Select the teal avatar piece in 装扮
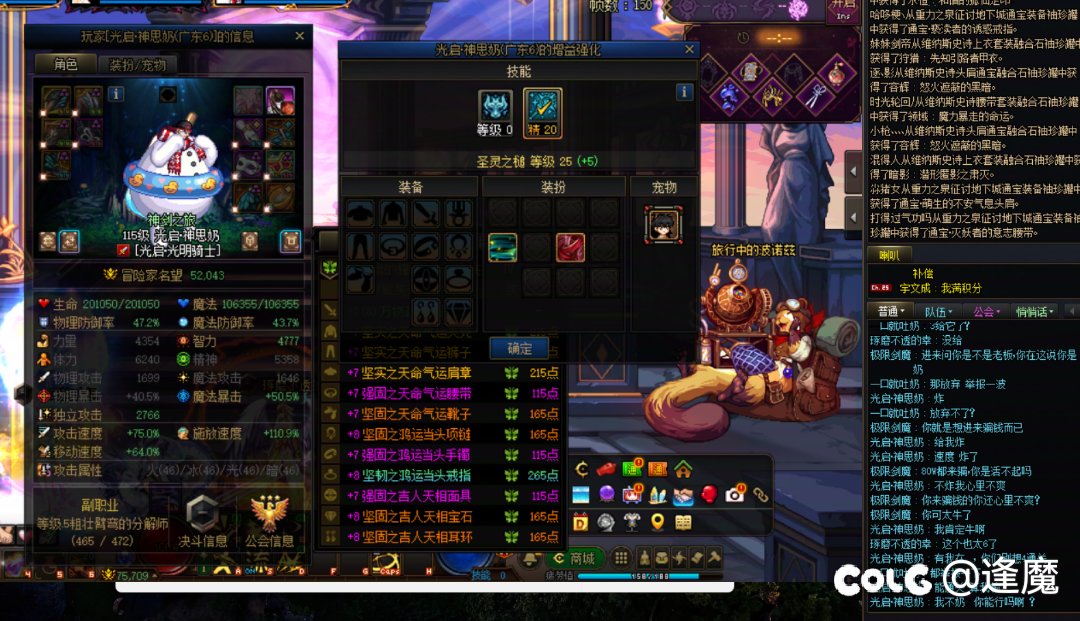The height and width of the screenshot is (621, 1080). click(x=502, y=247)
